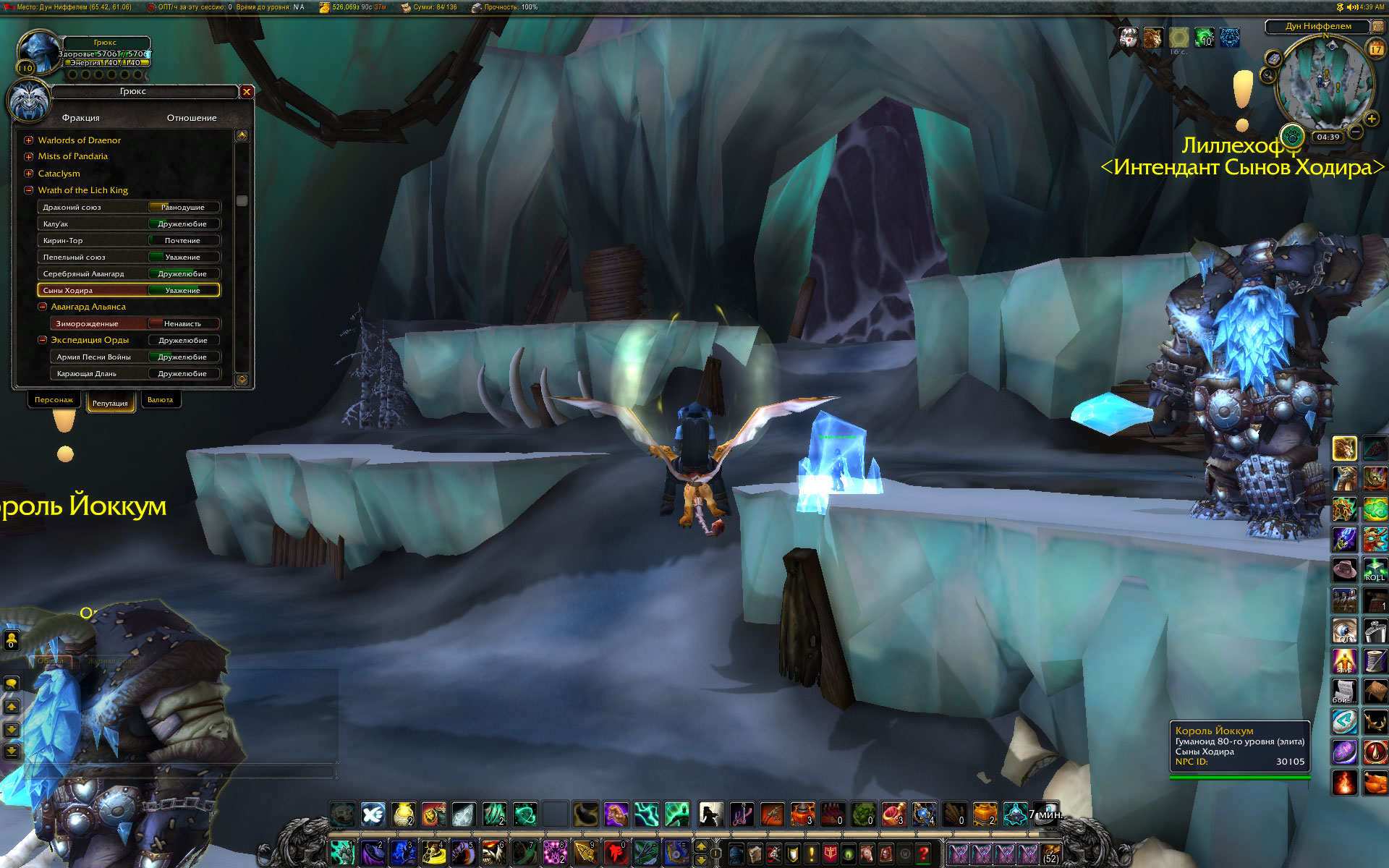Expand the Cataclysm reputation header
The width and height of the screenshot is (1389, 868).
click(x=29, y=174)
